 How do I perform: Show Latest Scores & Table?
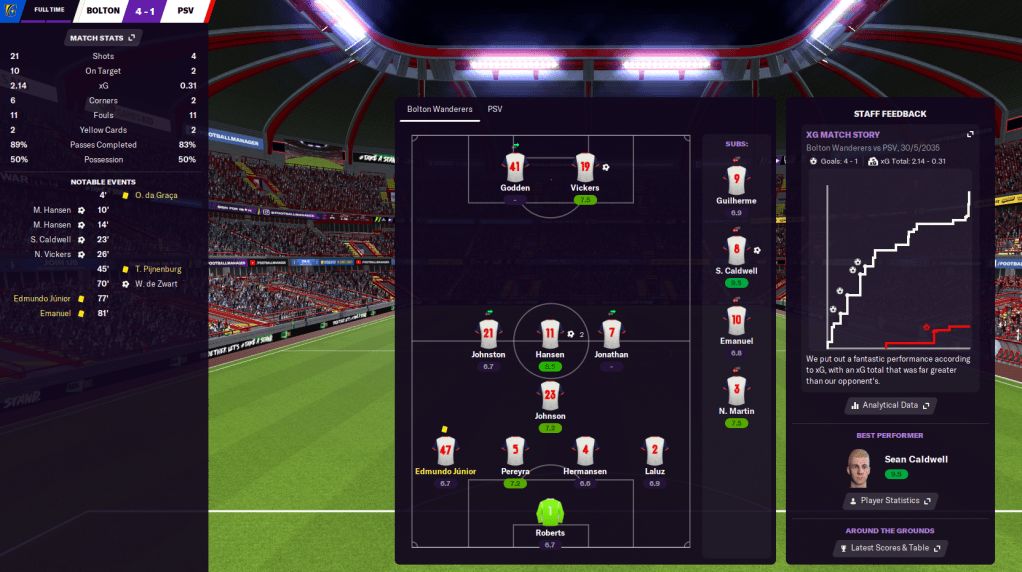890,548
